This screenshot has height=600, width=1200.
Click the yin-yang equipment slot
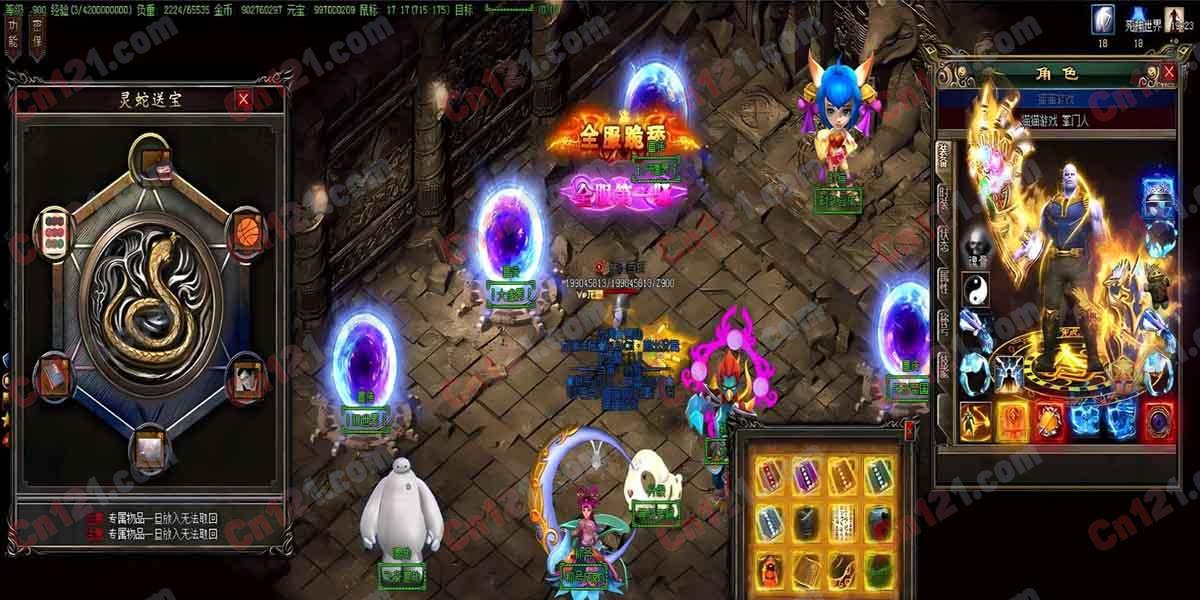975,288
